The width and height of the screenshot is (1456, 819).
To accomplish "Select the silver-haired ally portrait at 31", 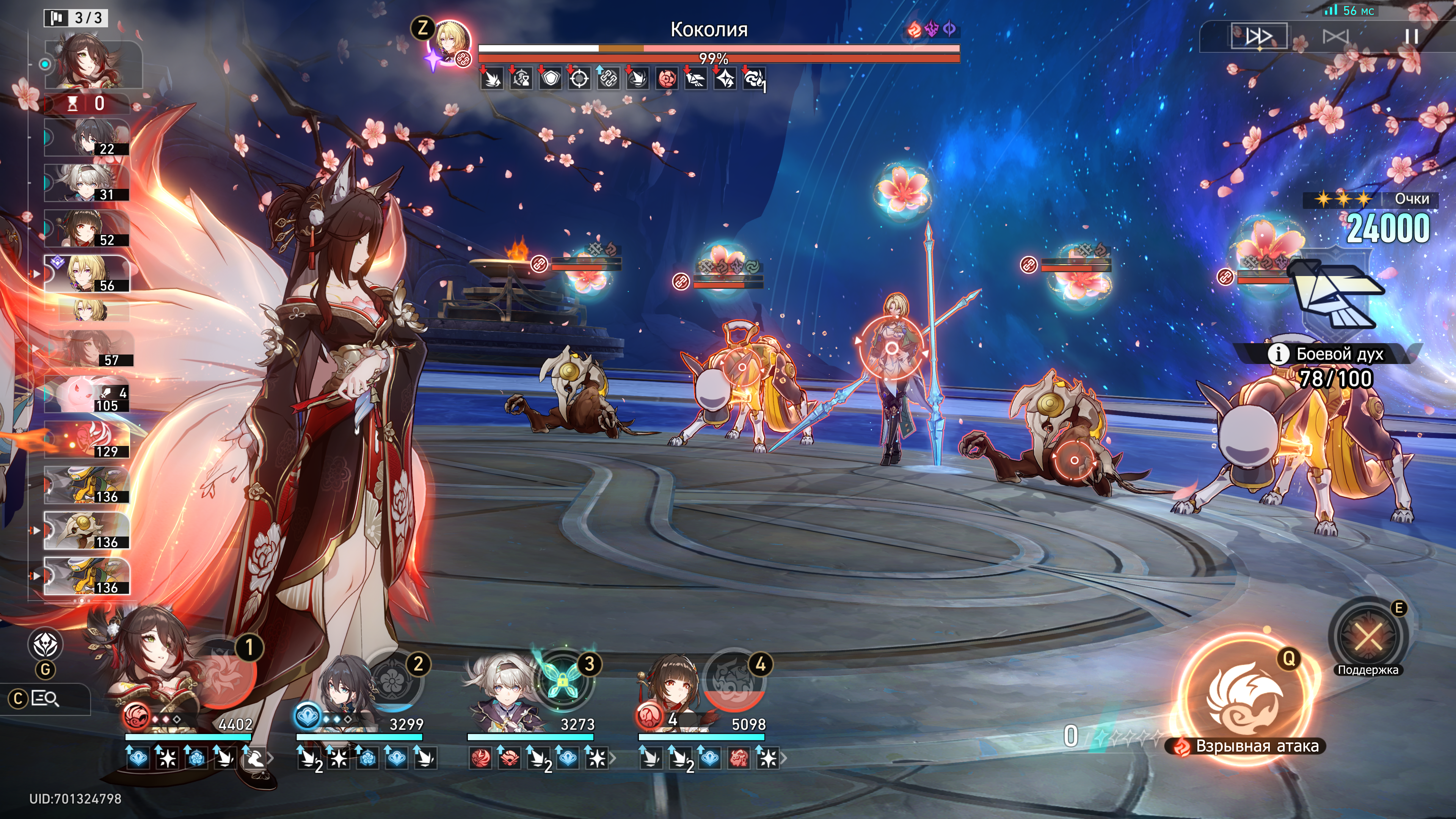I will coord(88,183).
